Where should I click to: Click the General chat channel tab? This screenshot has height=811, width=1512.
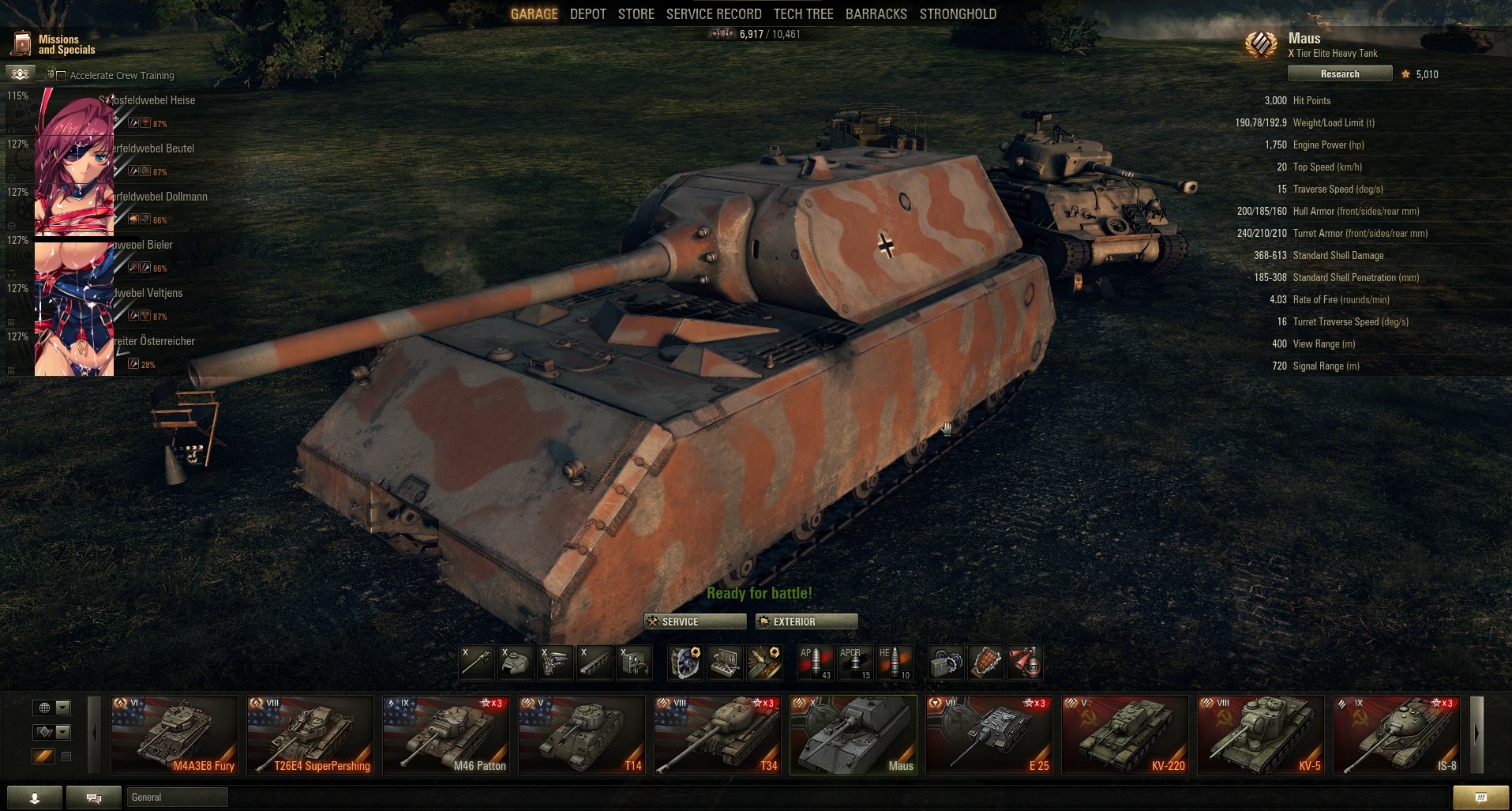tap(177, 798)
